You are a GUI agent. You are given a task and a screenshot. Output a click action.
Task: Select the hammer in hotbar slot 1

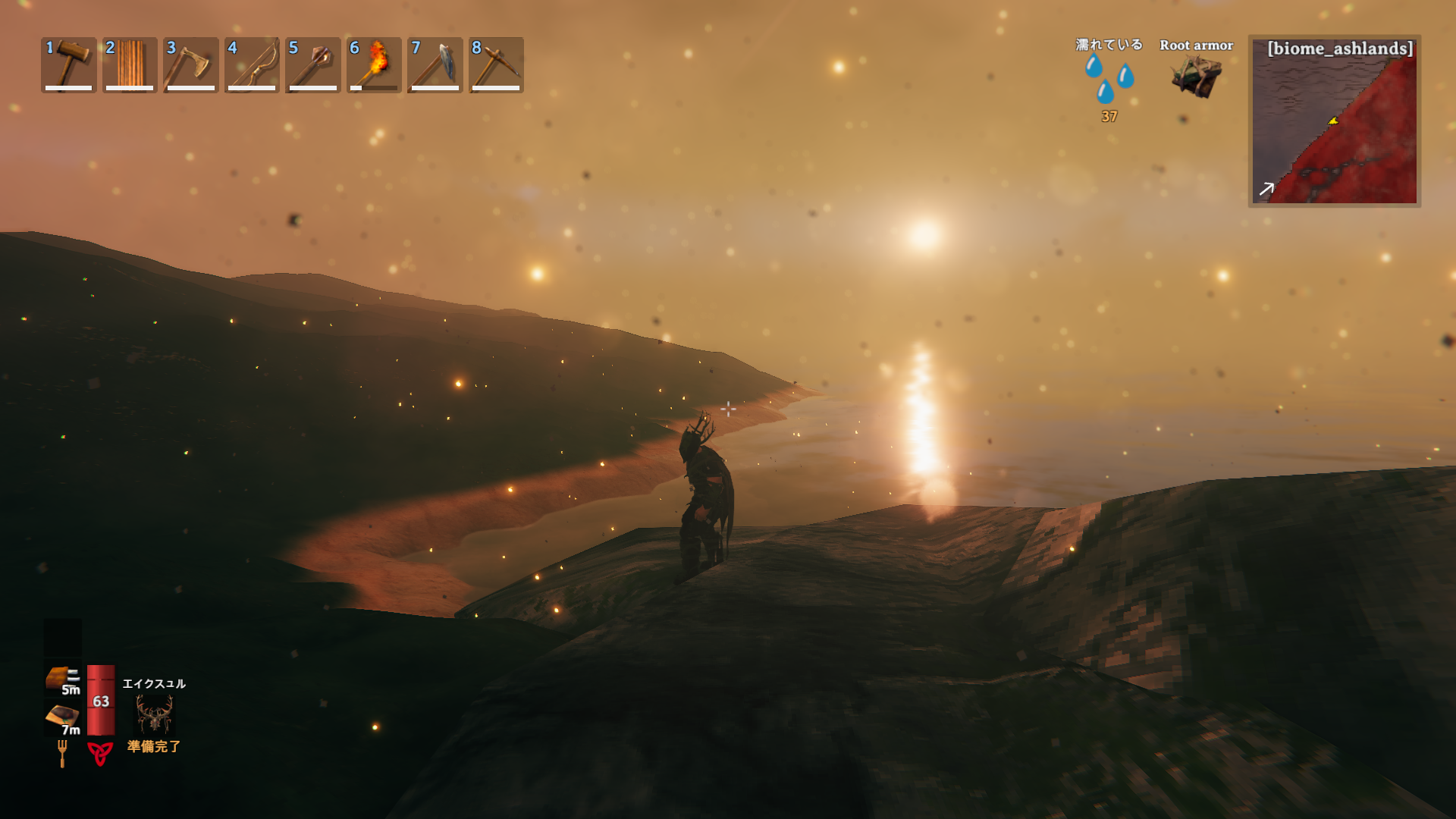(x=69, y=64)
